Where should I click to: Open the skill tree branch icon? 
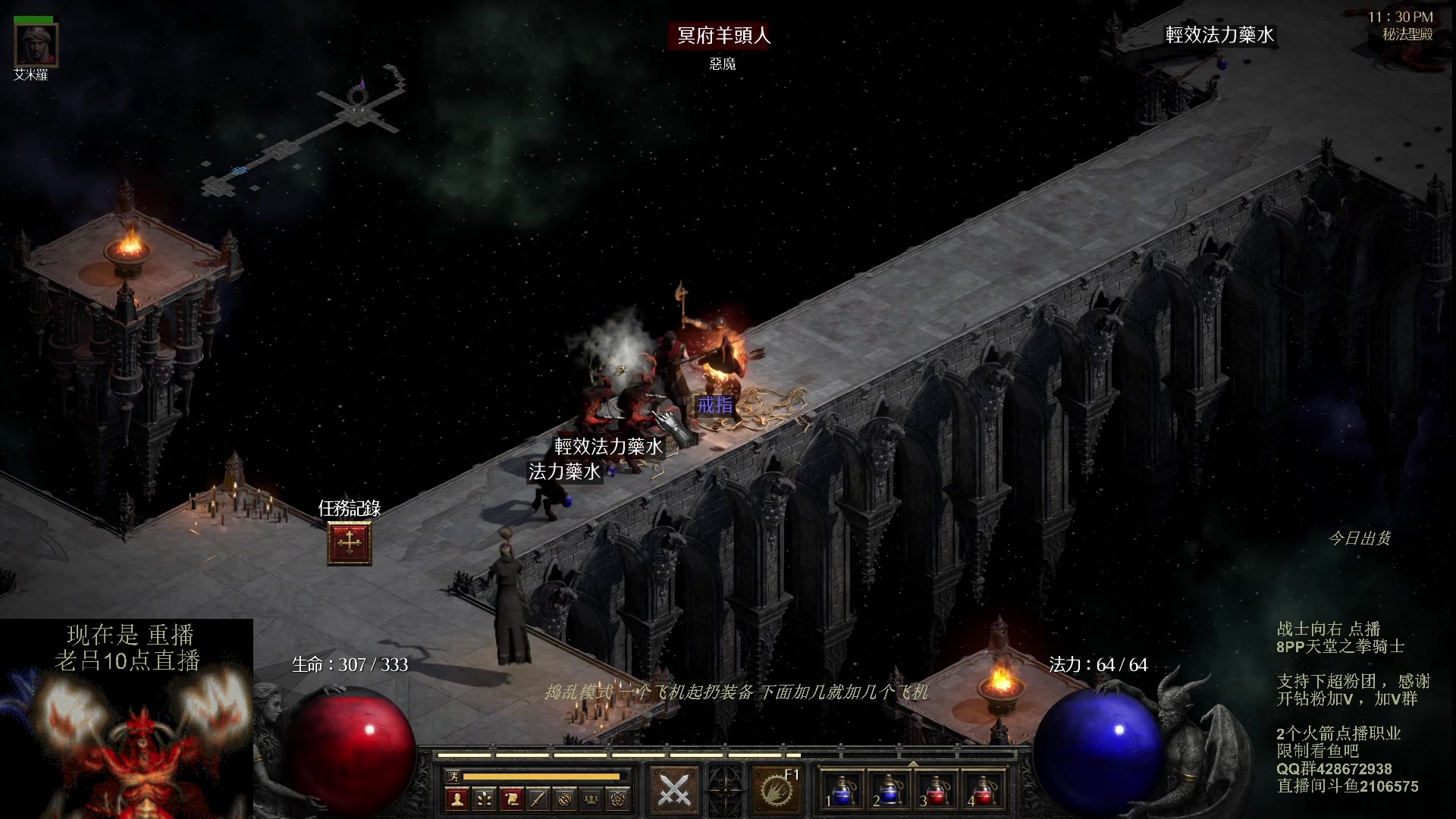pyautogui.click(x=484, y=799)
